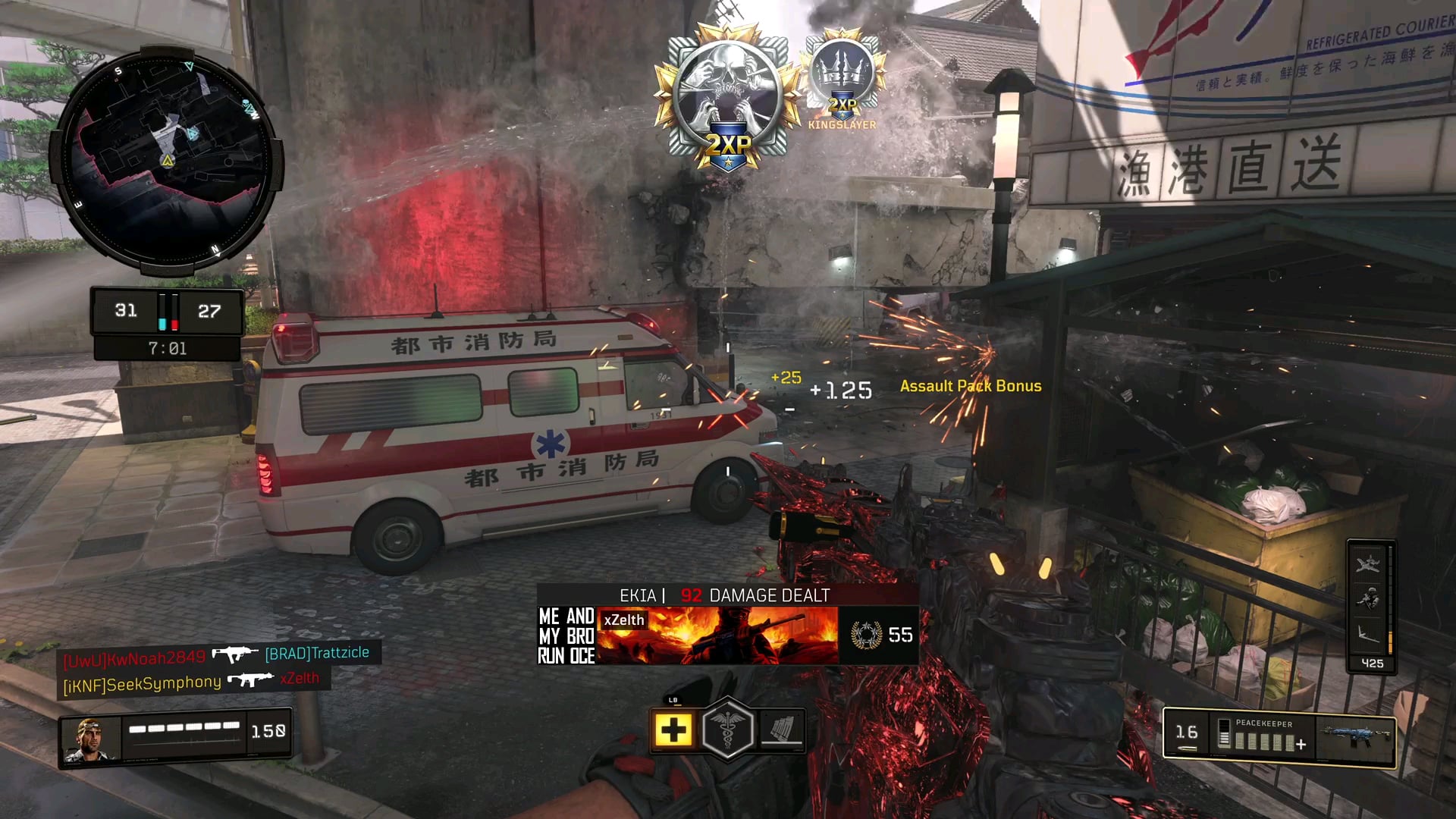Viewport: 1456px width, 819px height.
Task: Select the assault pack equipment slot
Action: [782, 730]
